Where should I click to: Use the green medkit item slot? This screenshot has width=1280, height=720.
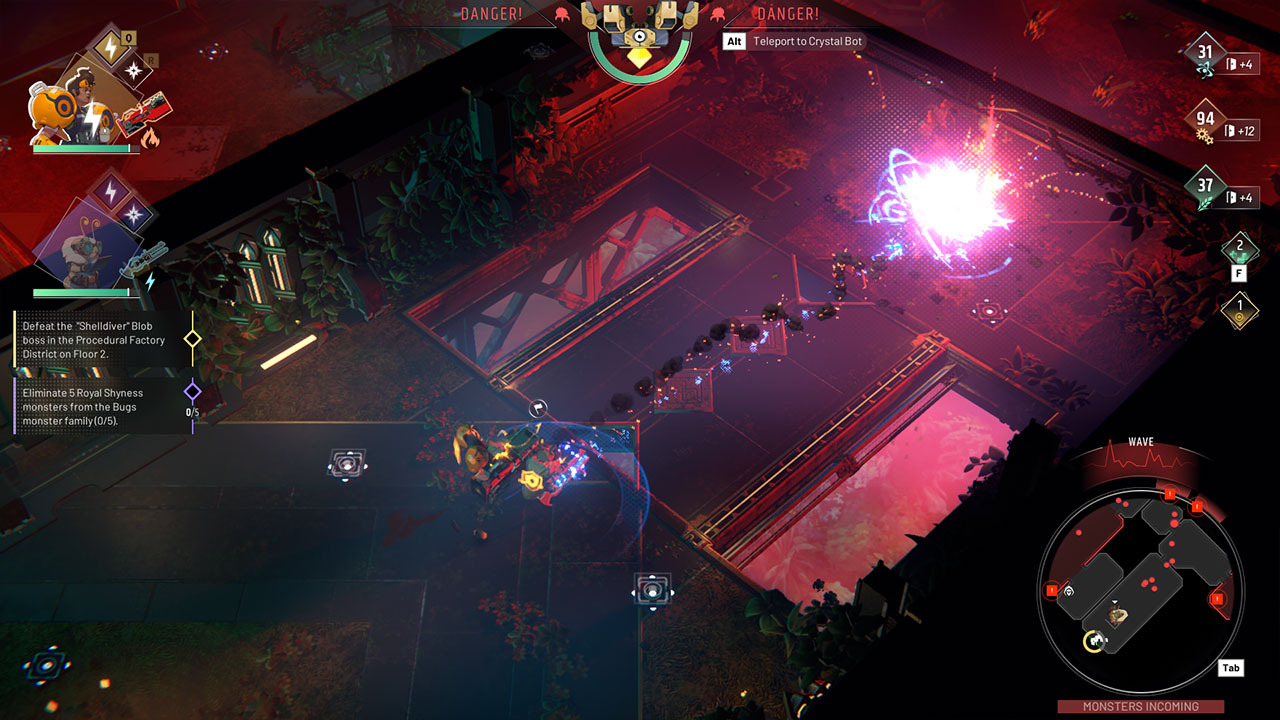[1240, 246]
